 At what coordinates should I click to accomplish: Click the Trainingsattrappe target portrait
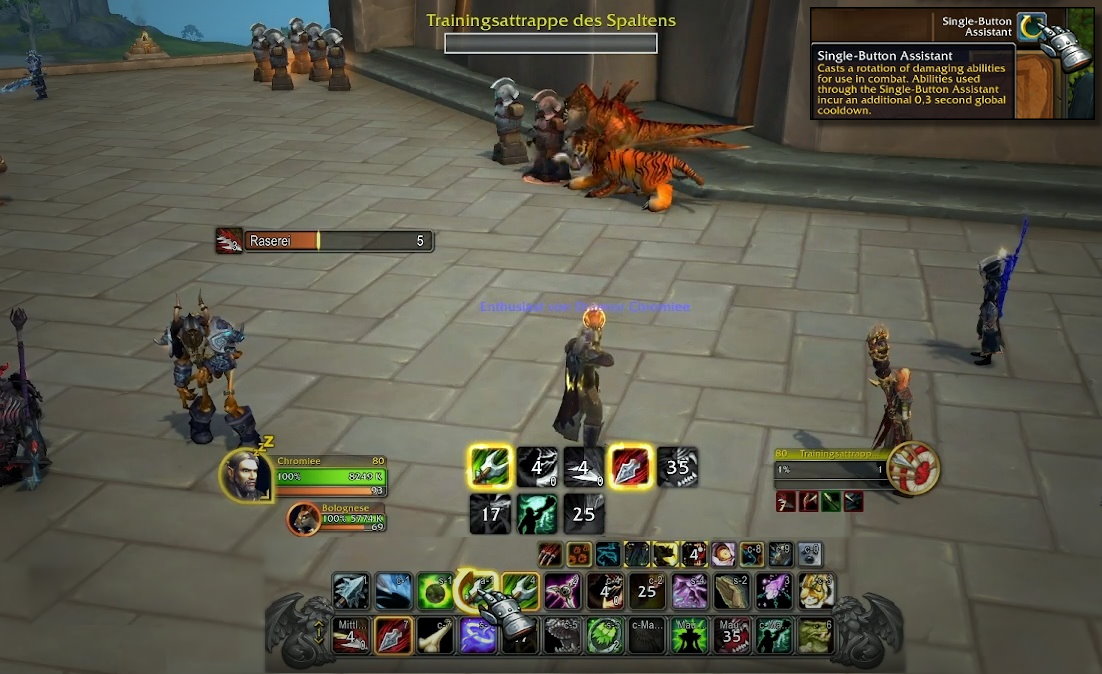(x=912, y=466)
